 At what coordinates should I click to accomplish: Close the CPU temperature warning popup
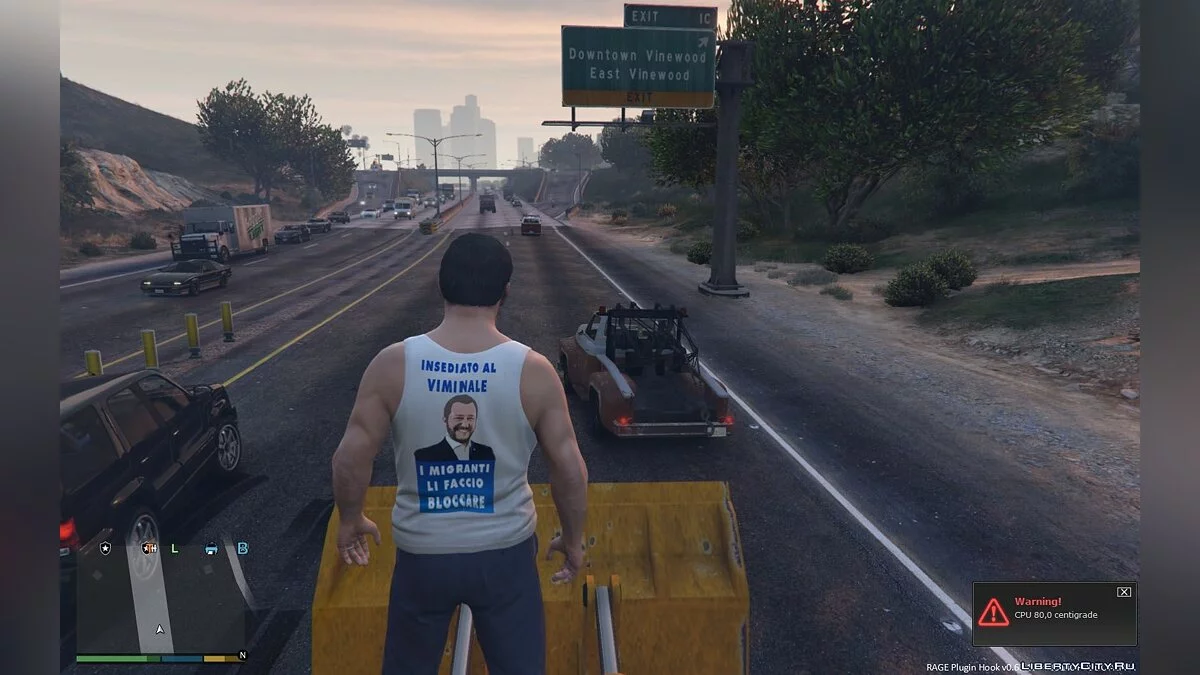(1124, 592)
